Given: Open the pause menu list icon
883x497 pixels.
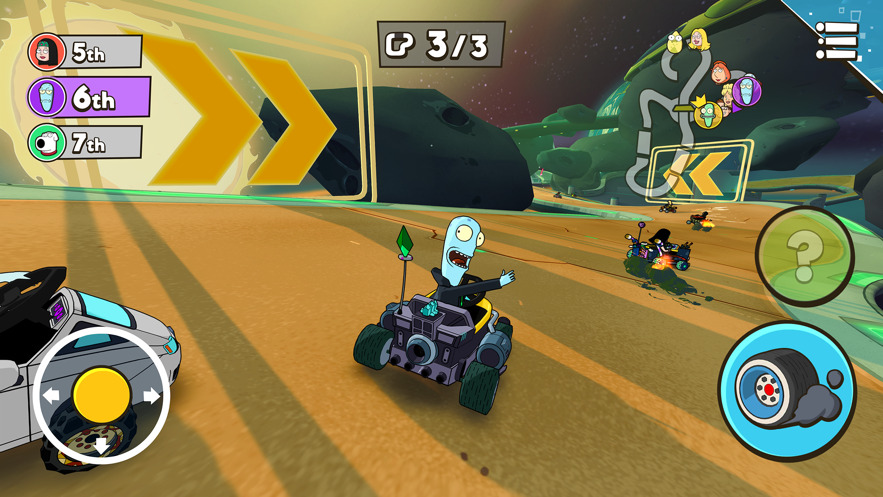Looking at the screenshot, I should pos(836,41).
